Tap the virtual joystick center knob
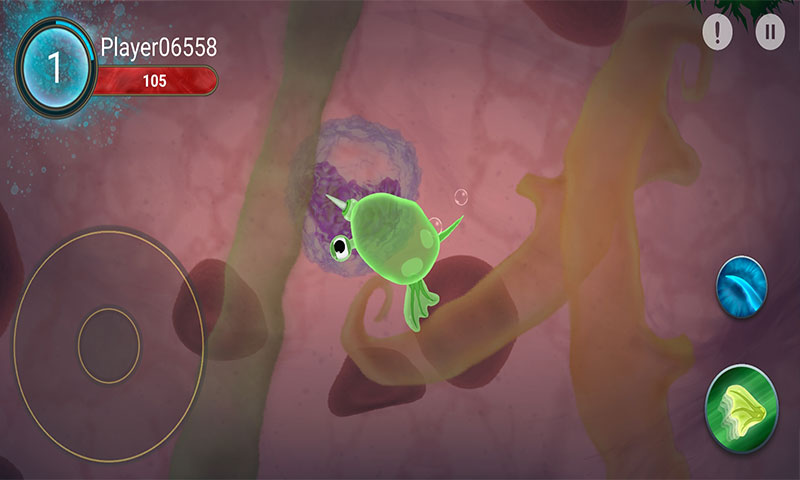Screen dimensions: 800x480 click(x=109, y=345)
